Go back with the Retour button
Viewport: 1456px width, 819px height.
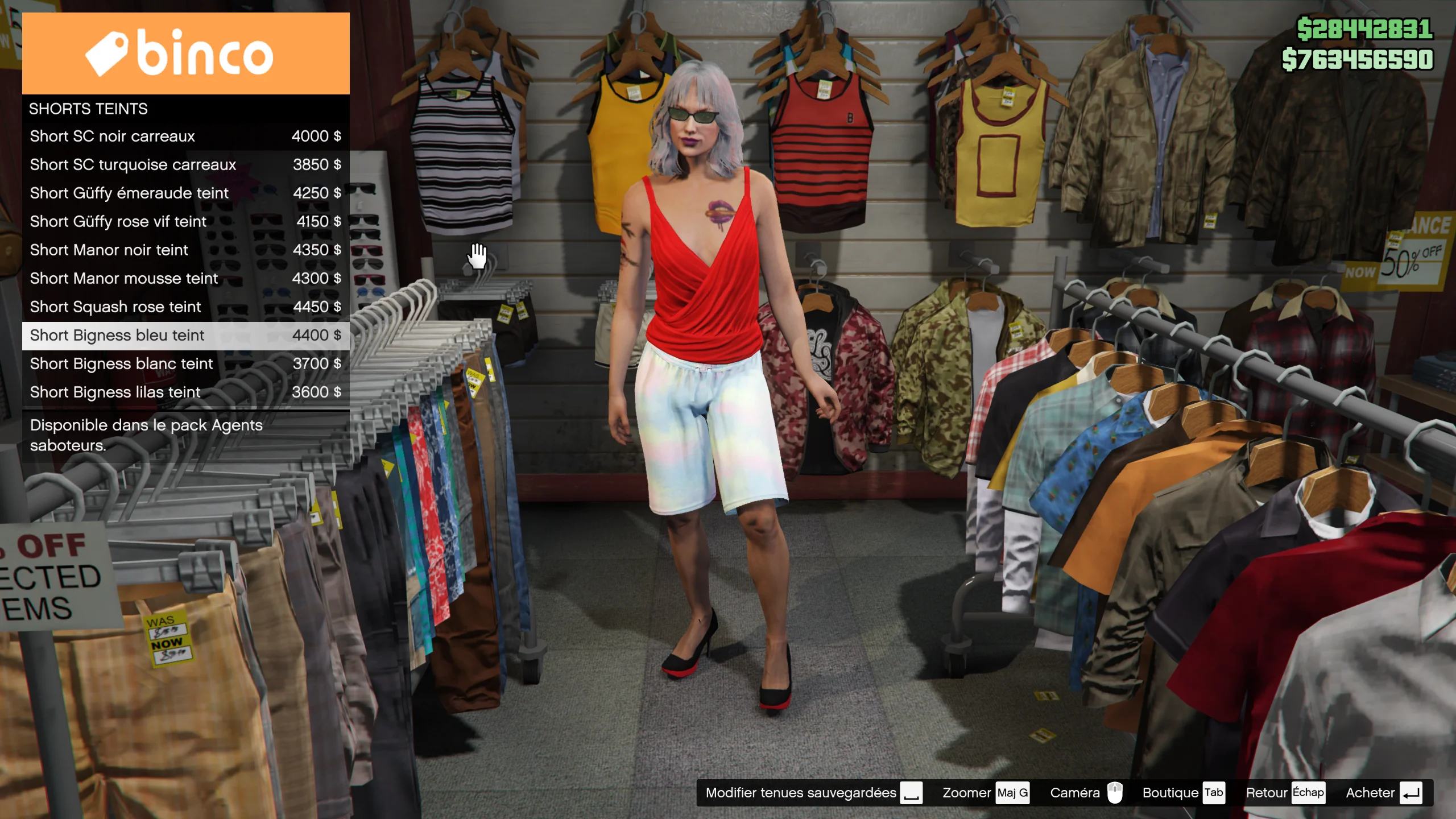(x=1284, y=793)
